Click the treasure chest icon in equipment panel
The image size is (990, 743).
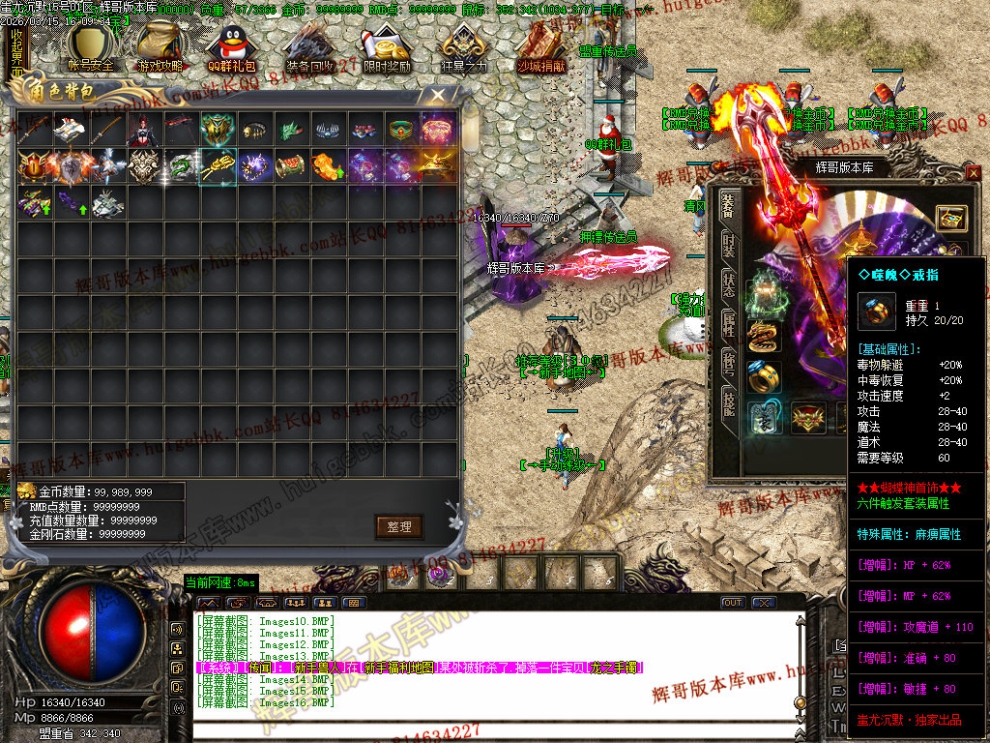[951, 217]
